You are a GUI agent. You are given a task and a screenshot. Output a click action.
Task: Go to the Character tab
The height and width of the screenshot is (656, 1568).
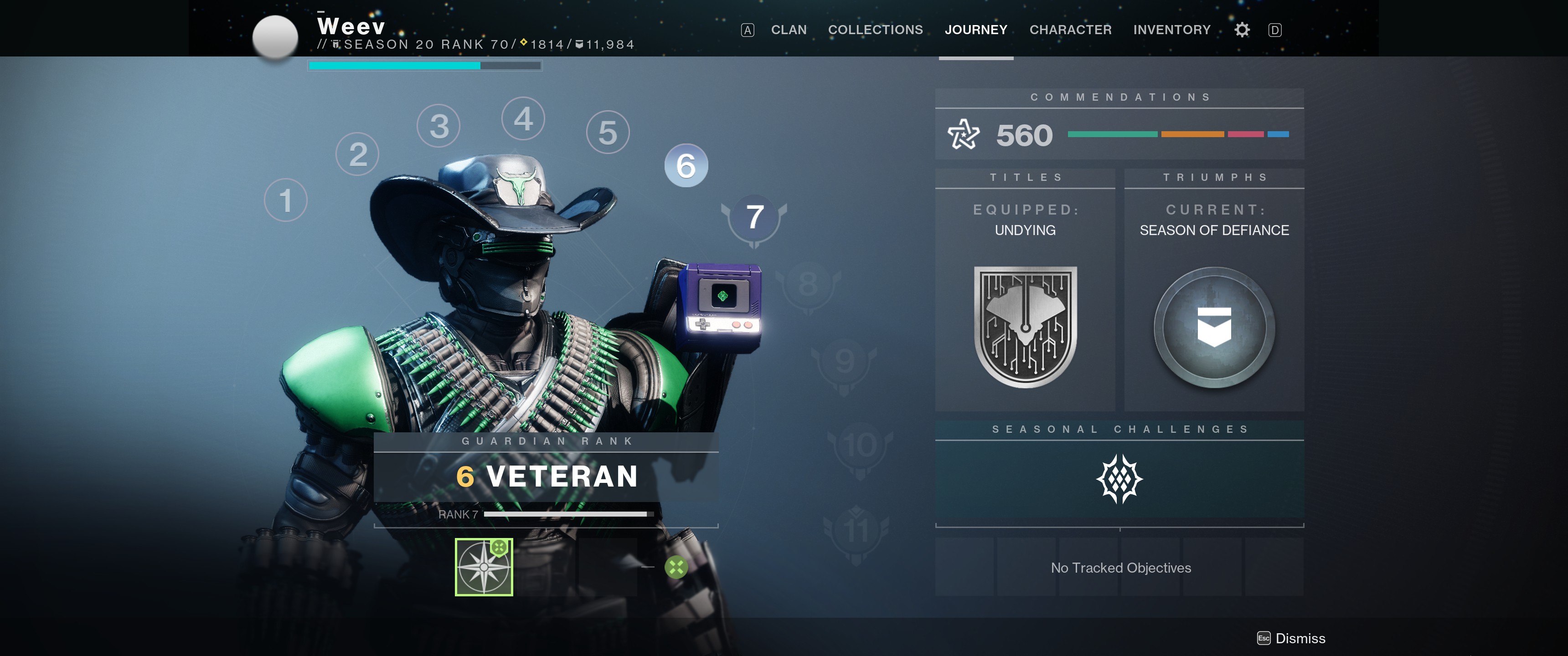1069,30
